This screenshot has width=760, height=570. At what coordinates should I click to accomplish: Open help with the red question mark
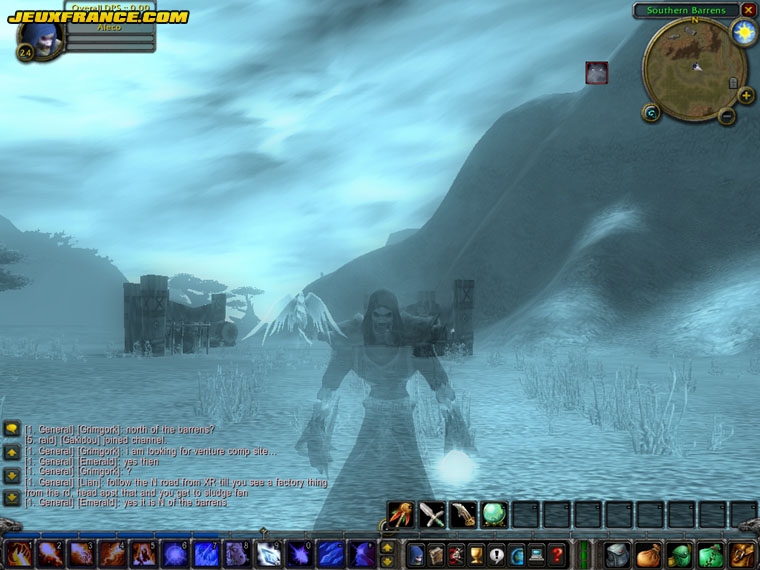(557, 555)
